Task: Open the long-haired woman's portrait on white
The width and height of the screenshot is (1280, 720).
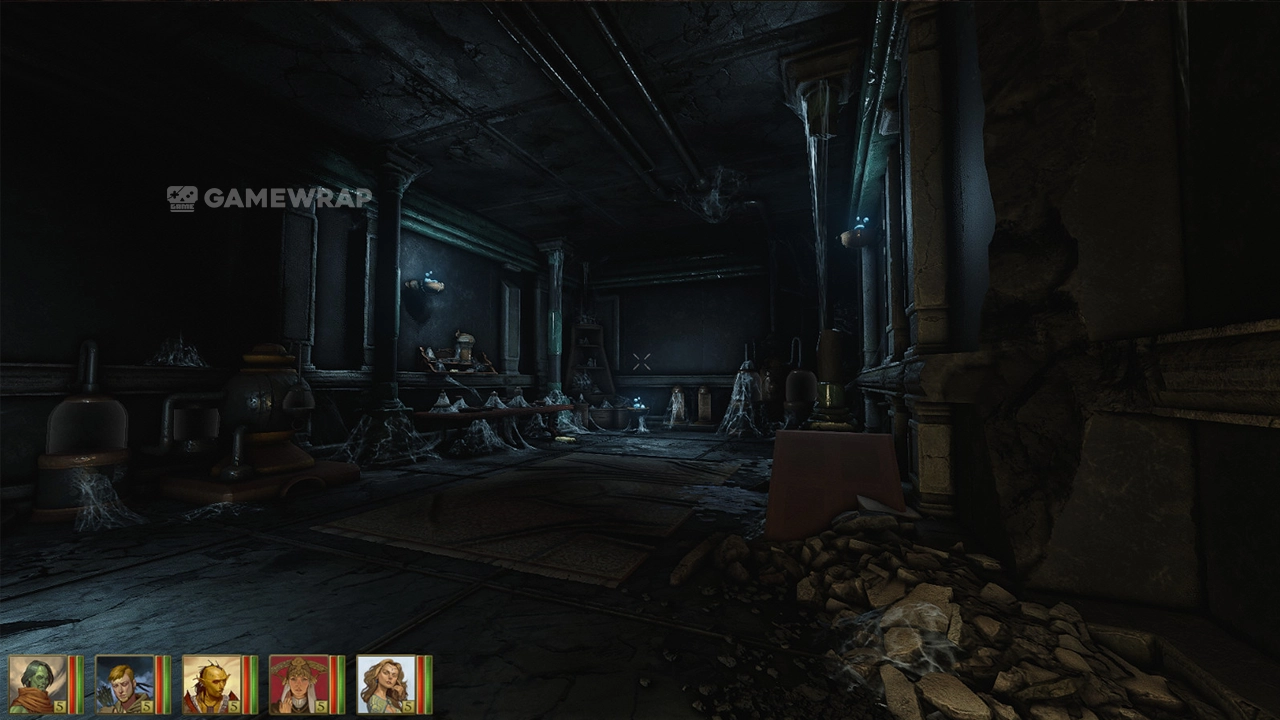Action: (386, 684)
